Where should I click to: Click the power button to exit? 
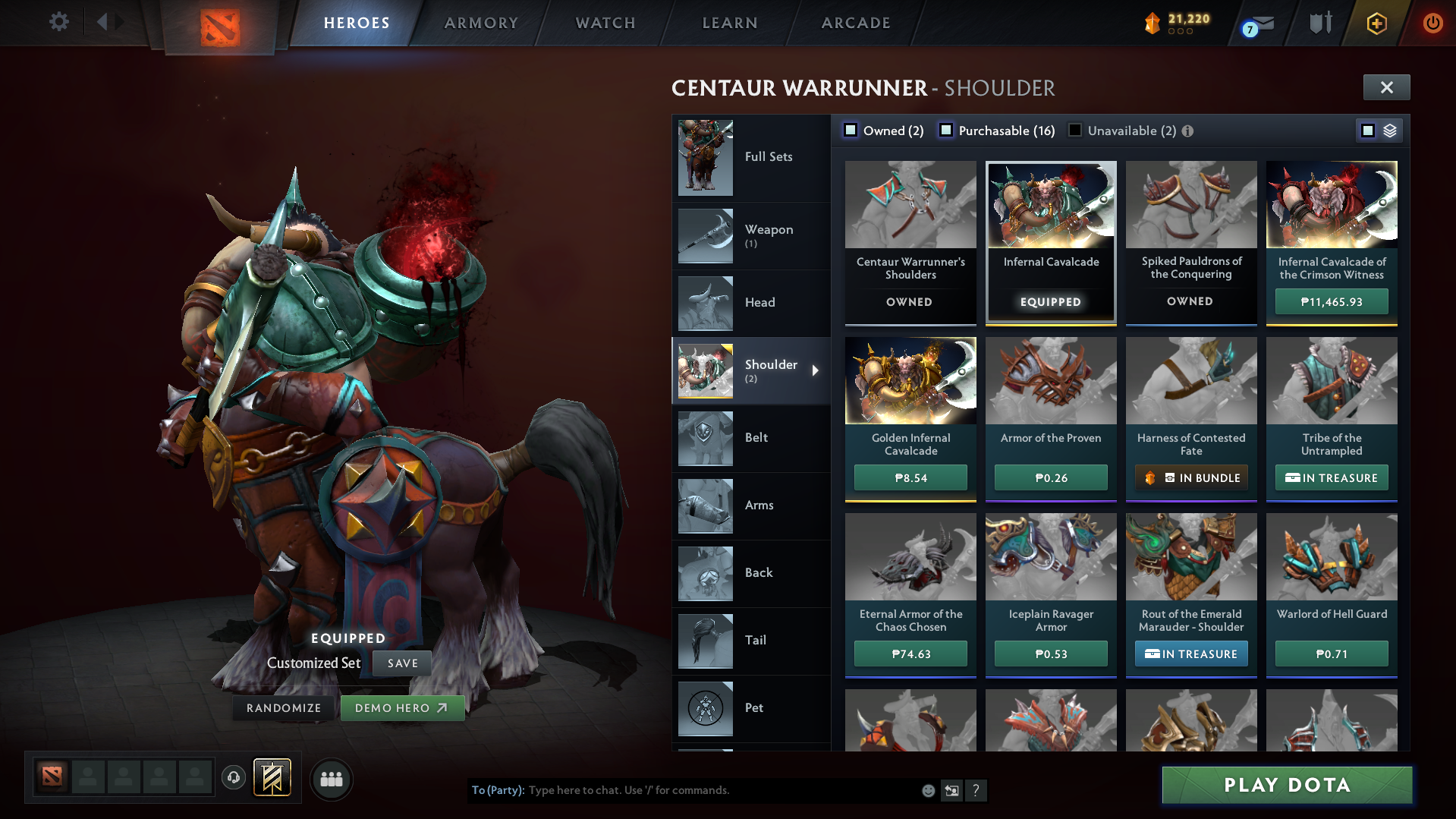(1432, 23)
